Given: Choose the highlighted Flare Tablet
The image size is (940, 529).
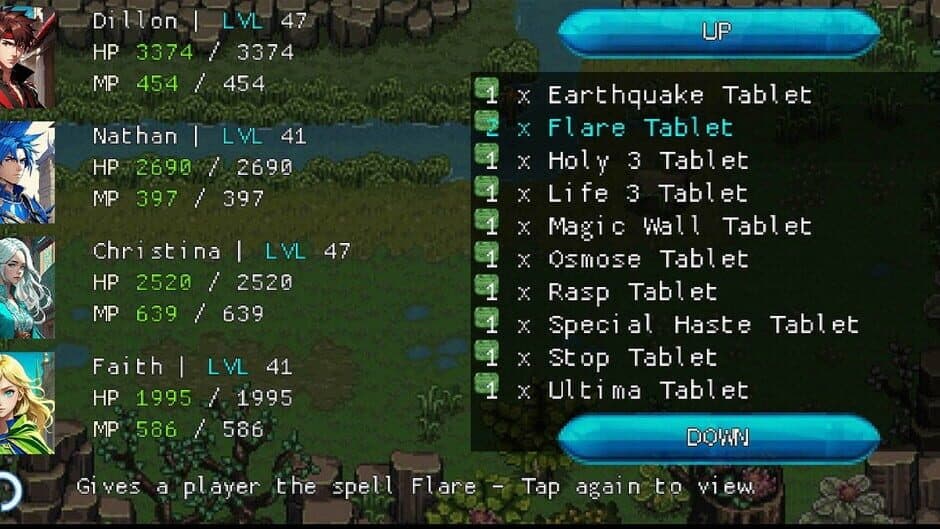Looking at the screenshot, I should click(x=640, y=128).
